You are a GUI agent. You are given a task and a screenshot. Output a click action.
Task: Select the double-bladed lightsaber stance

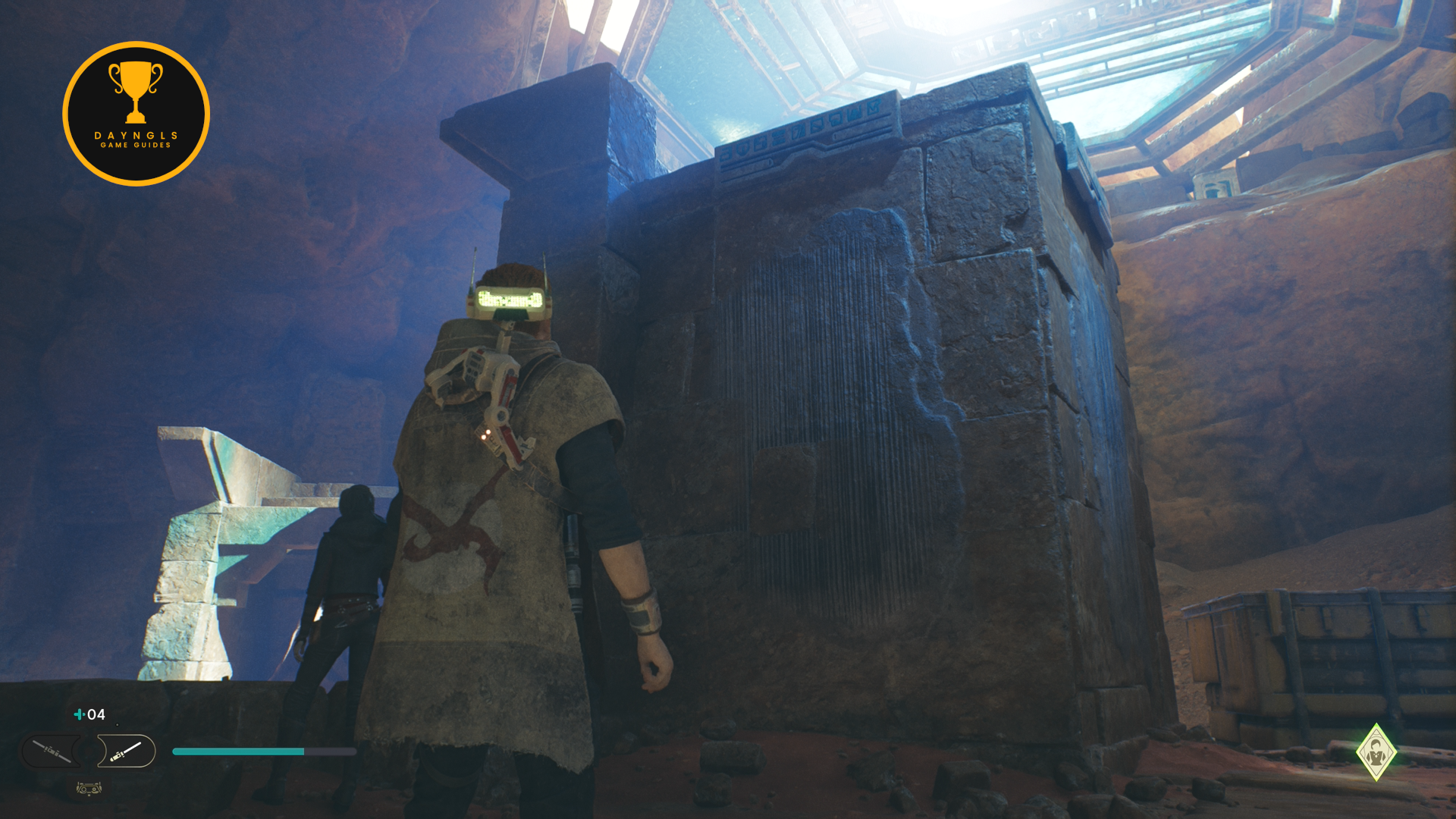pyautogui.click(x=52, y=751)
